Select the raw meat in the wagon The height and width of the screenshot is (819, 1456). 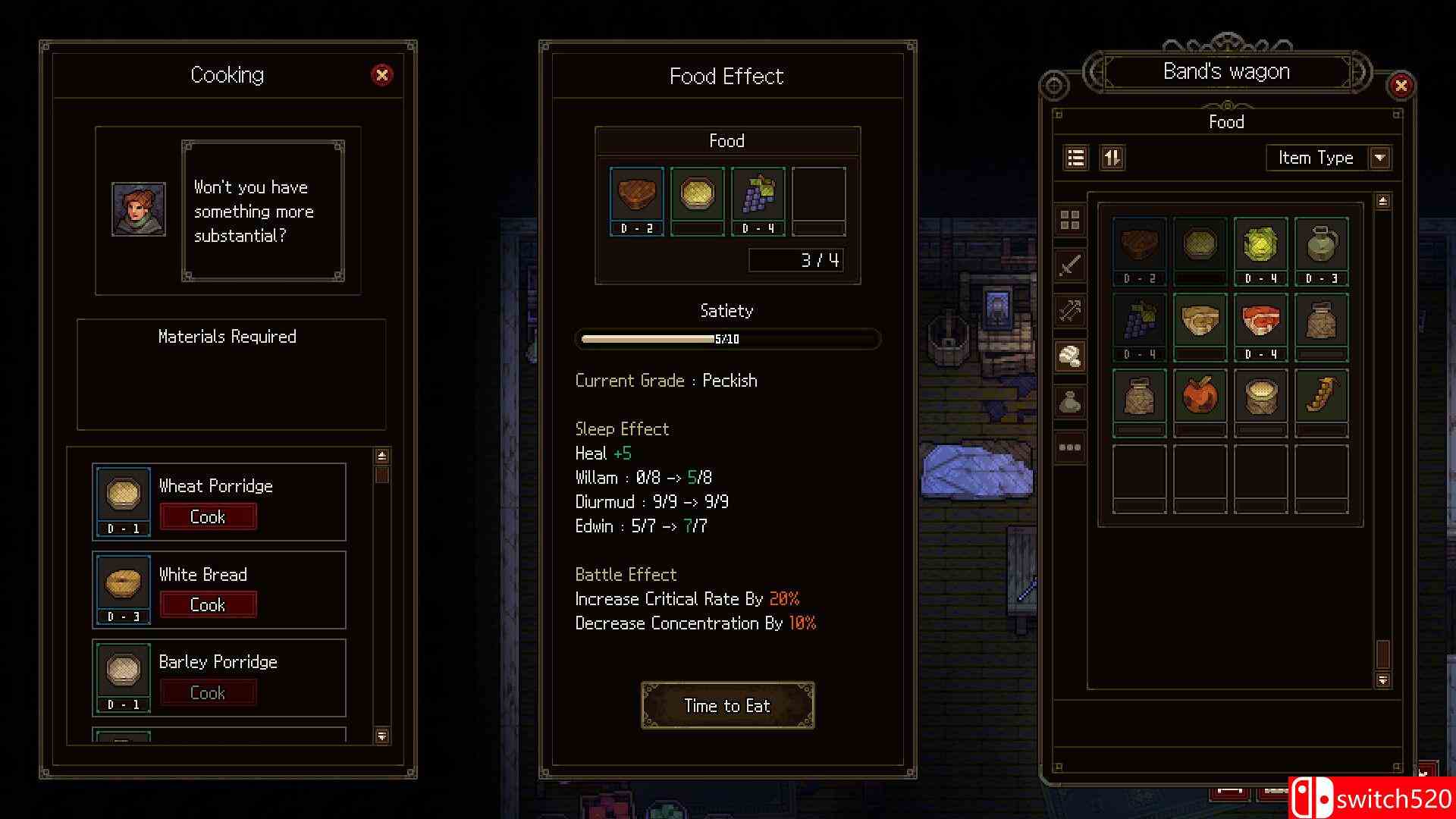click(1260, 321)
